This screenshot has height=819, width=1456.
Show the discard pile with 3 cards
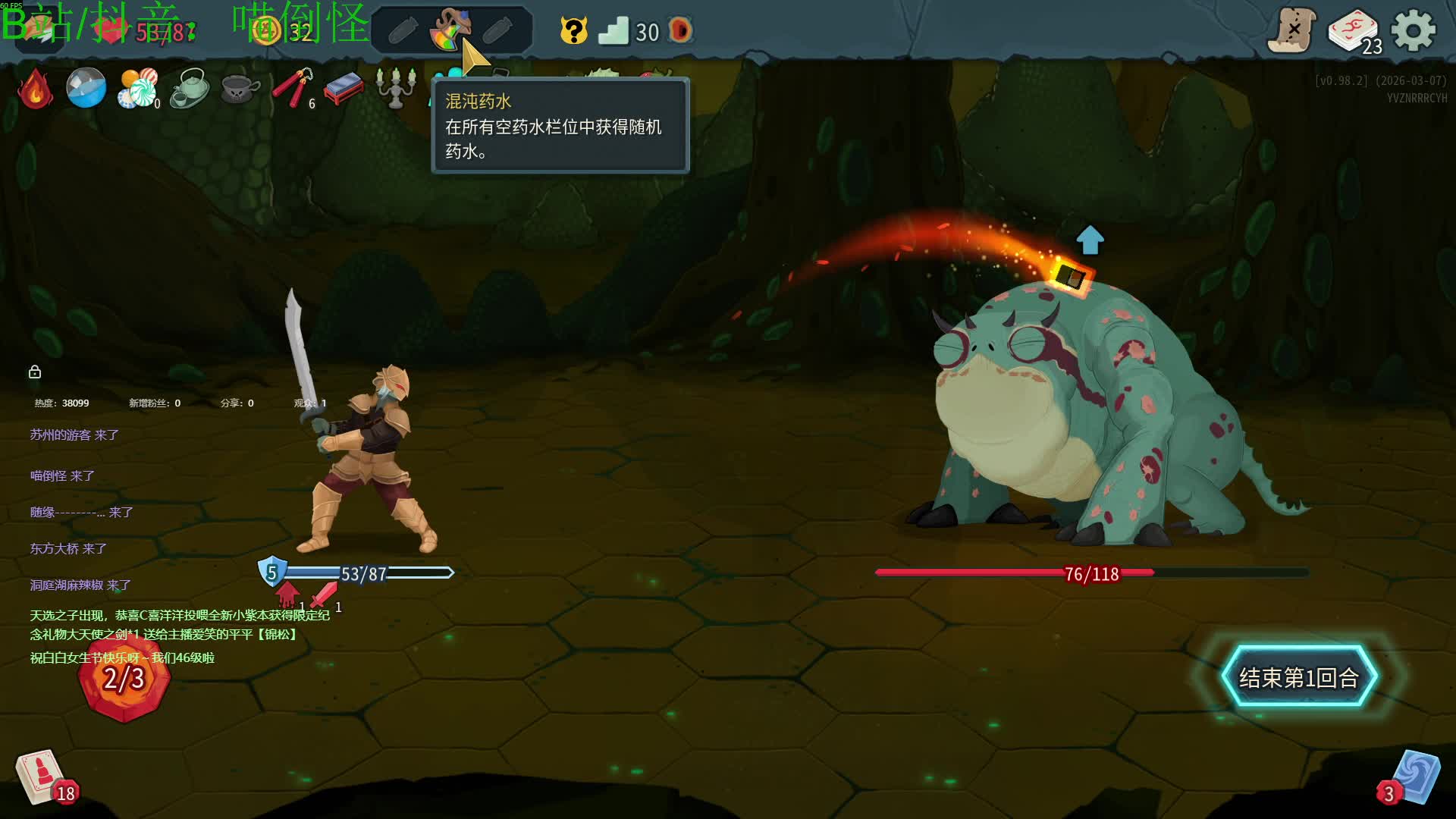(1414, 778)
